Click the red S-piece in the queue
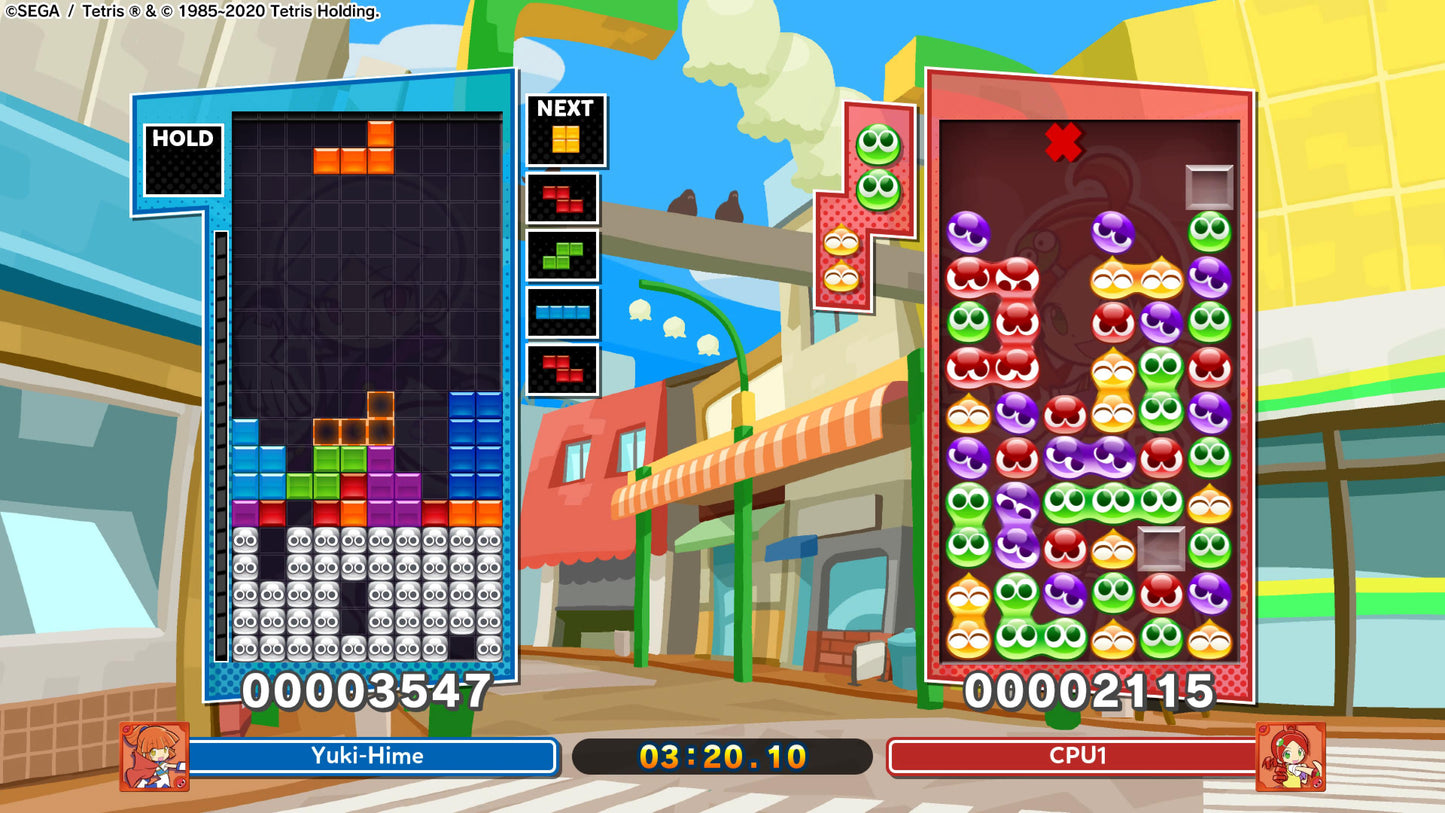 point(561,198)
